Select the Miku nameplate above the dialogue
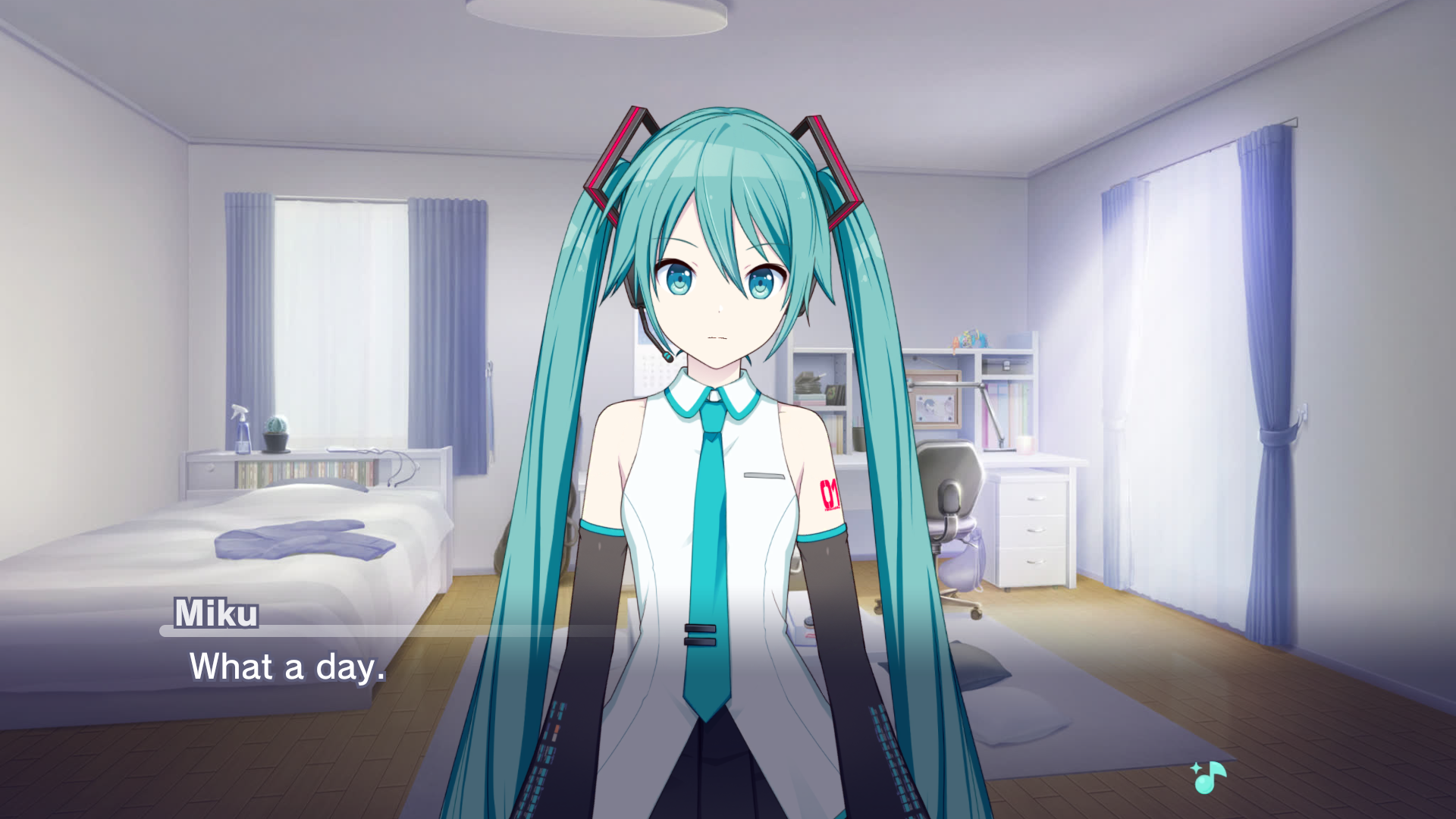The width and height of the screenshot is (1456, 819). click(215, 614)
